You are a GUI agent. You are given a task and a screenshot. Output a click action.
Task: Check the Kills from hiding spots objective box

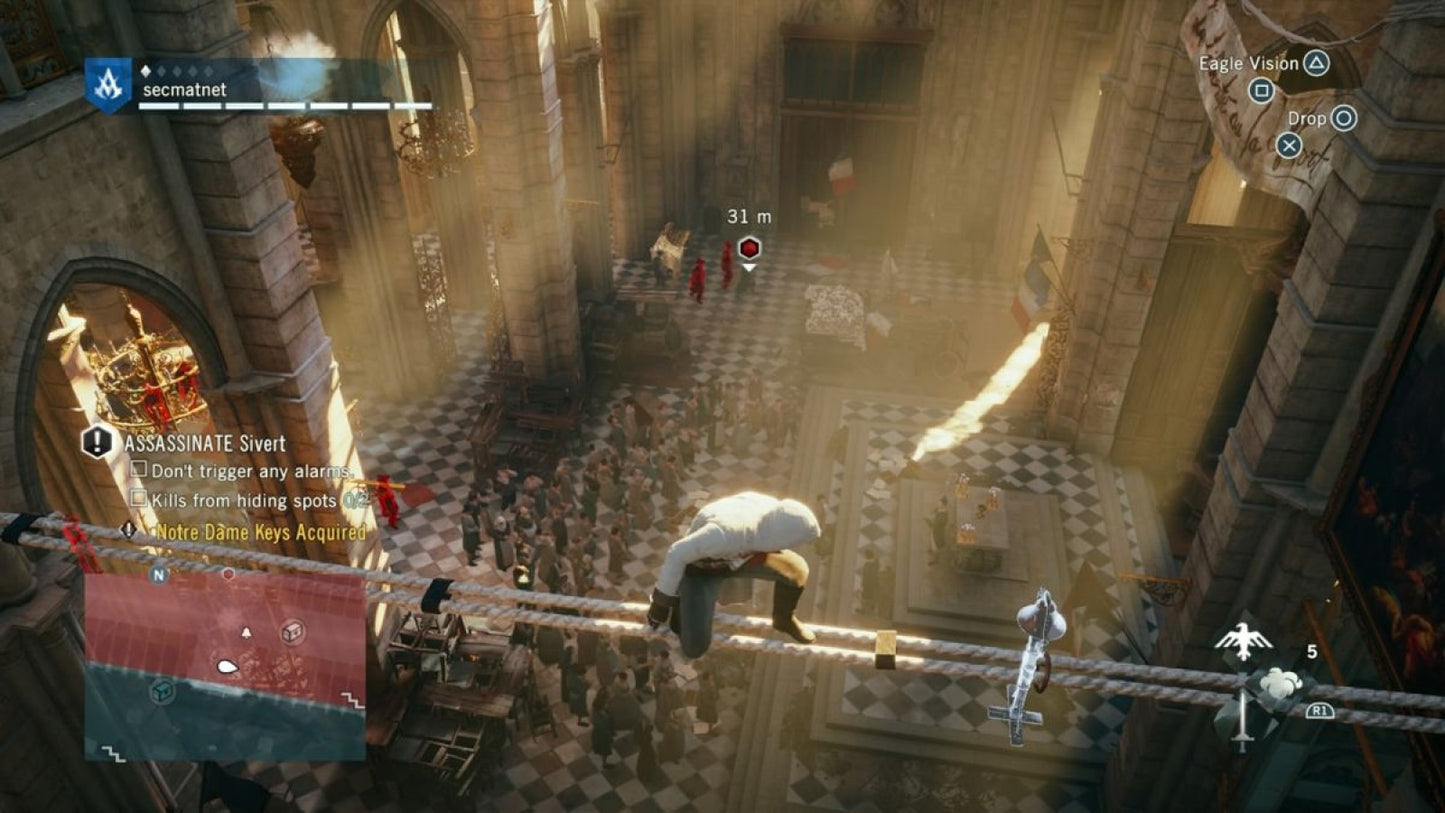click(138, 497)
